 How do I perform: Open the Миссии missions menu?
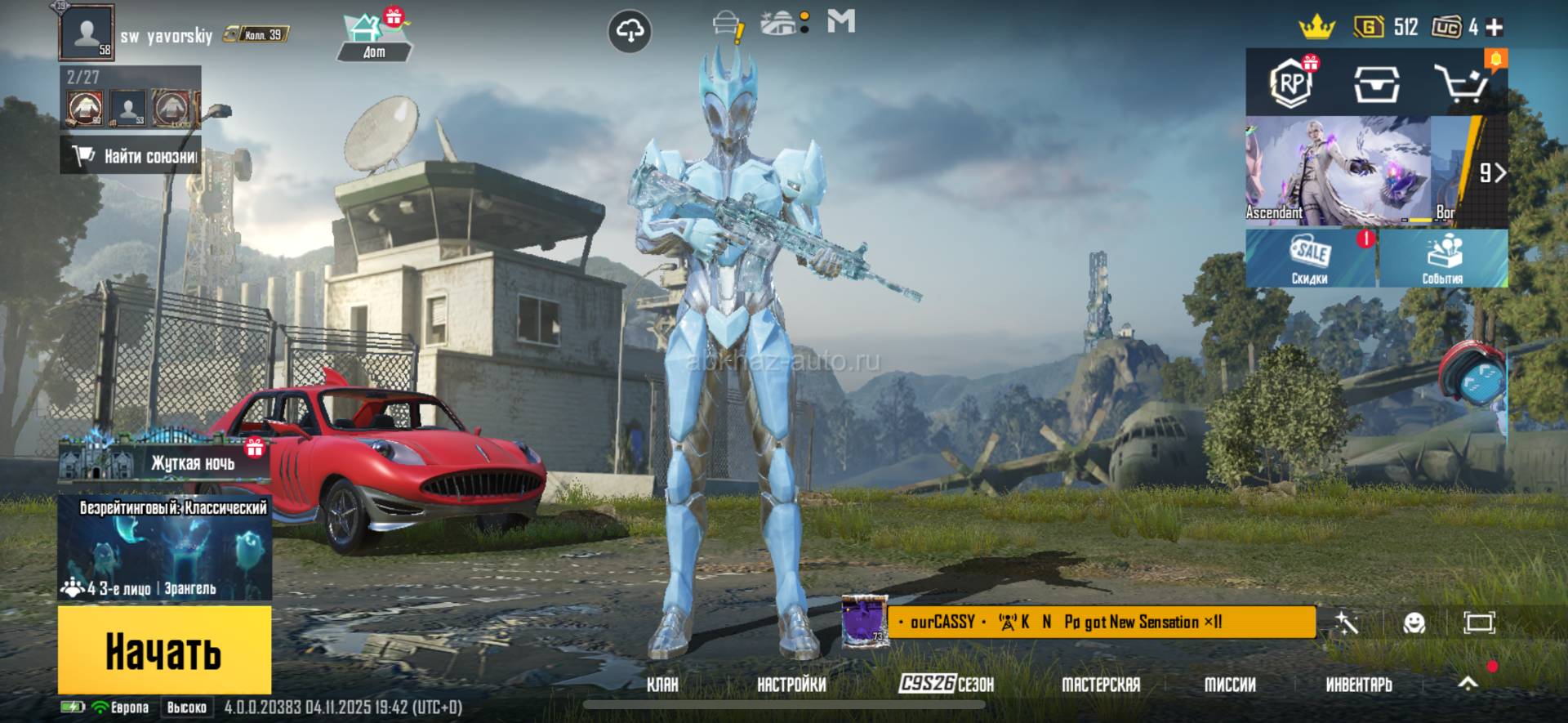(1230, 685)
